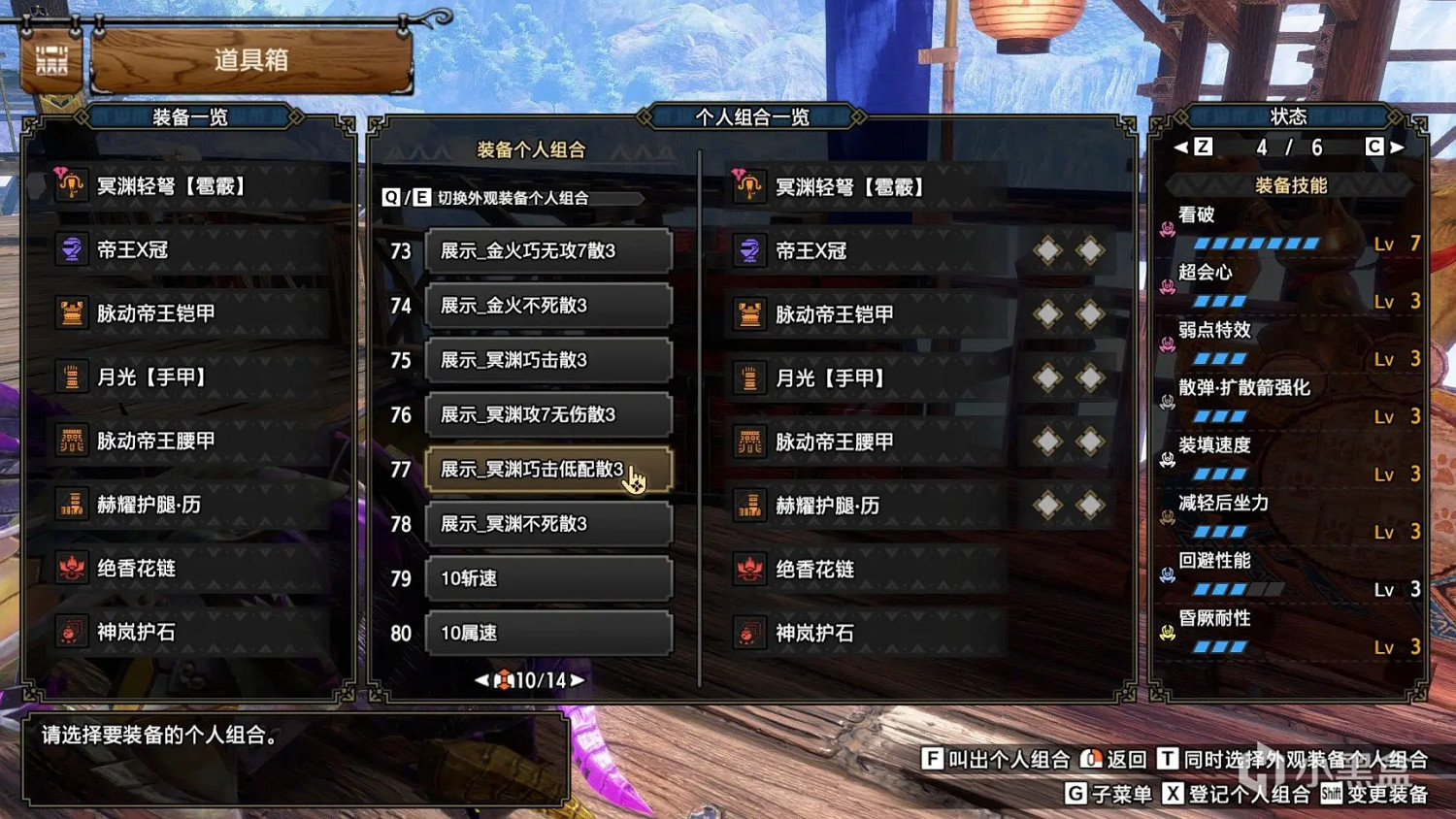Select the 个人组合一览 panel header
1456x819 pixels.
coord(752,116)
